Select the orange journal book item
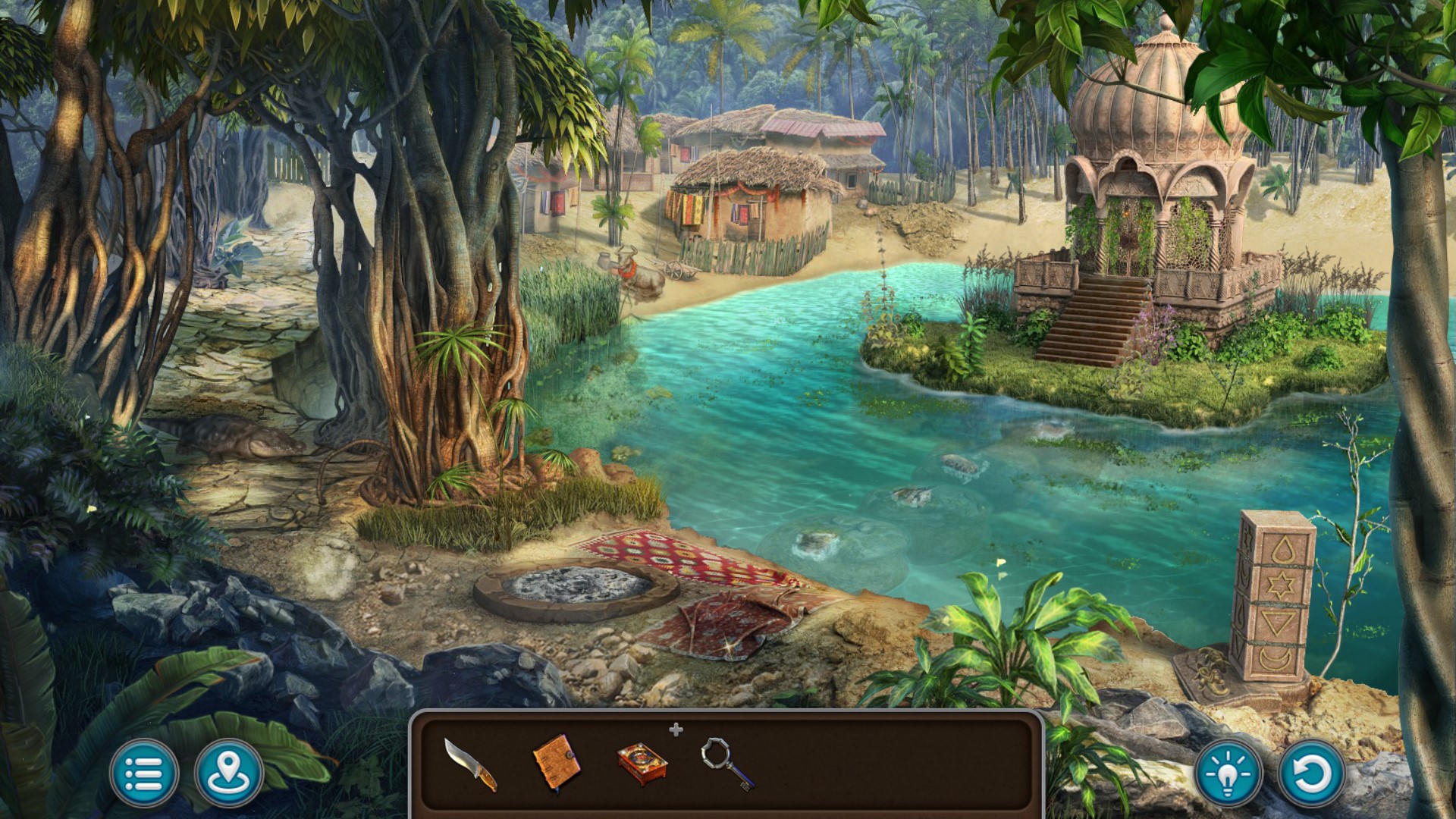This screenshot has height=819, width=1456. coord(557,762)
